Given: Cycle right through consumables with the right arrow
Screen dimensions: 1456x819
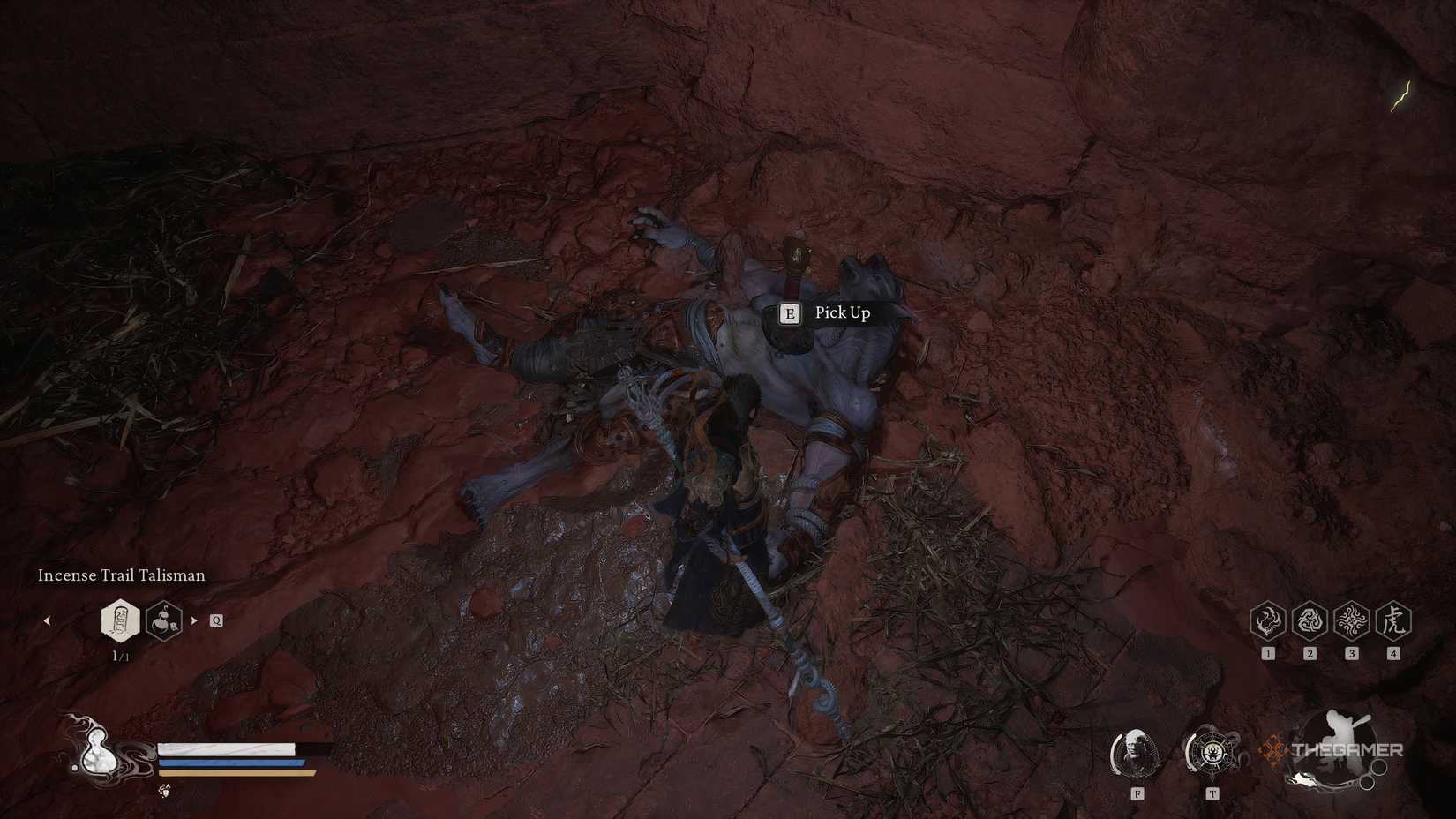Looking at the screenshot, I should pos(194,620).
